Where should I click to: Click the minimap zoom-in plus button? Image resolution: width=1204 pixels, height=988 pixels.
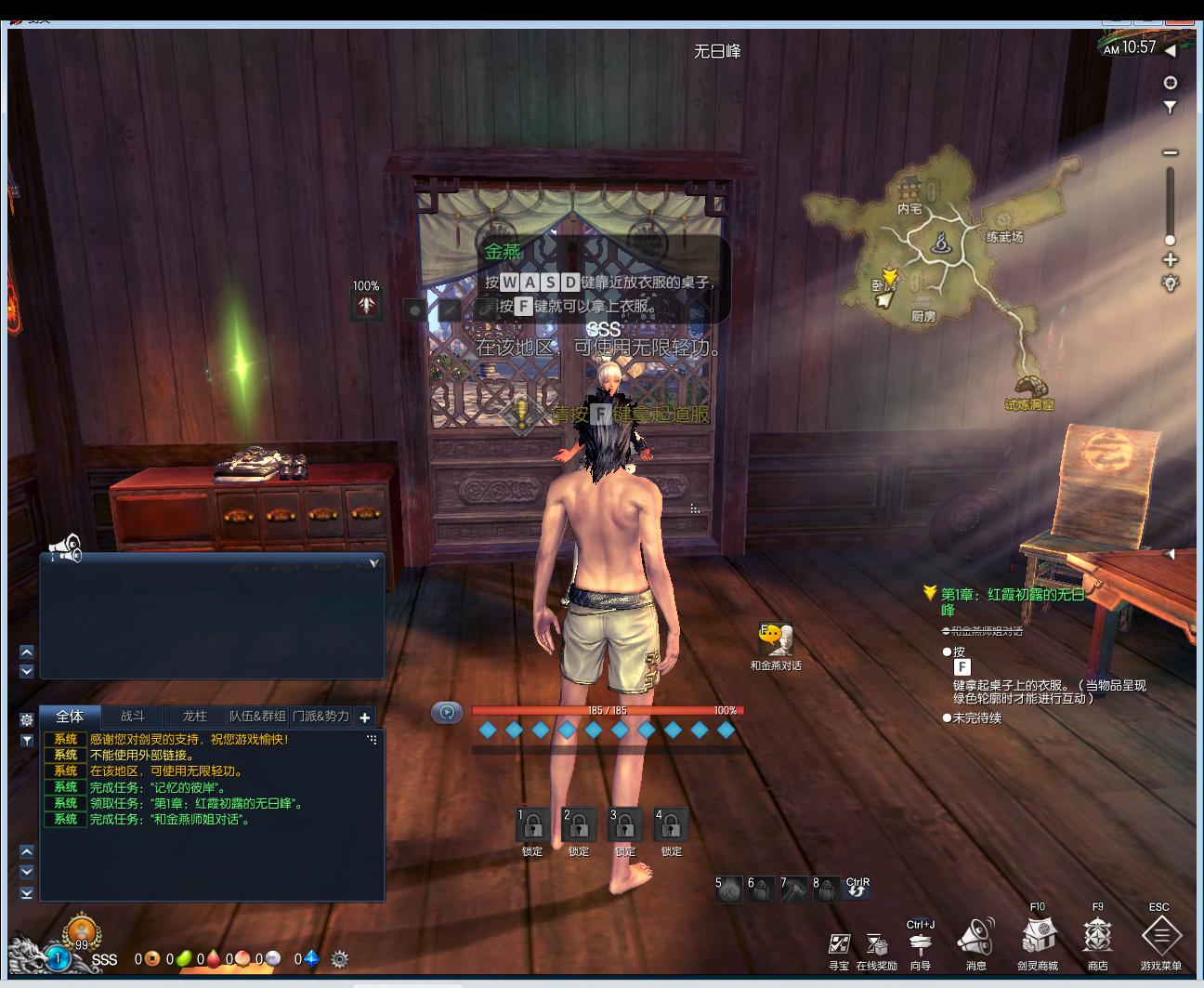(1171, 260)
